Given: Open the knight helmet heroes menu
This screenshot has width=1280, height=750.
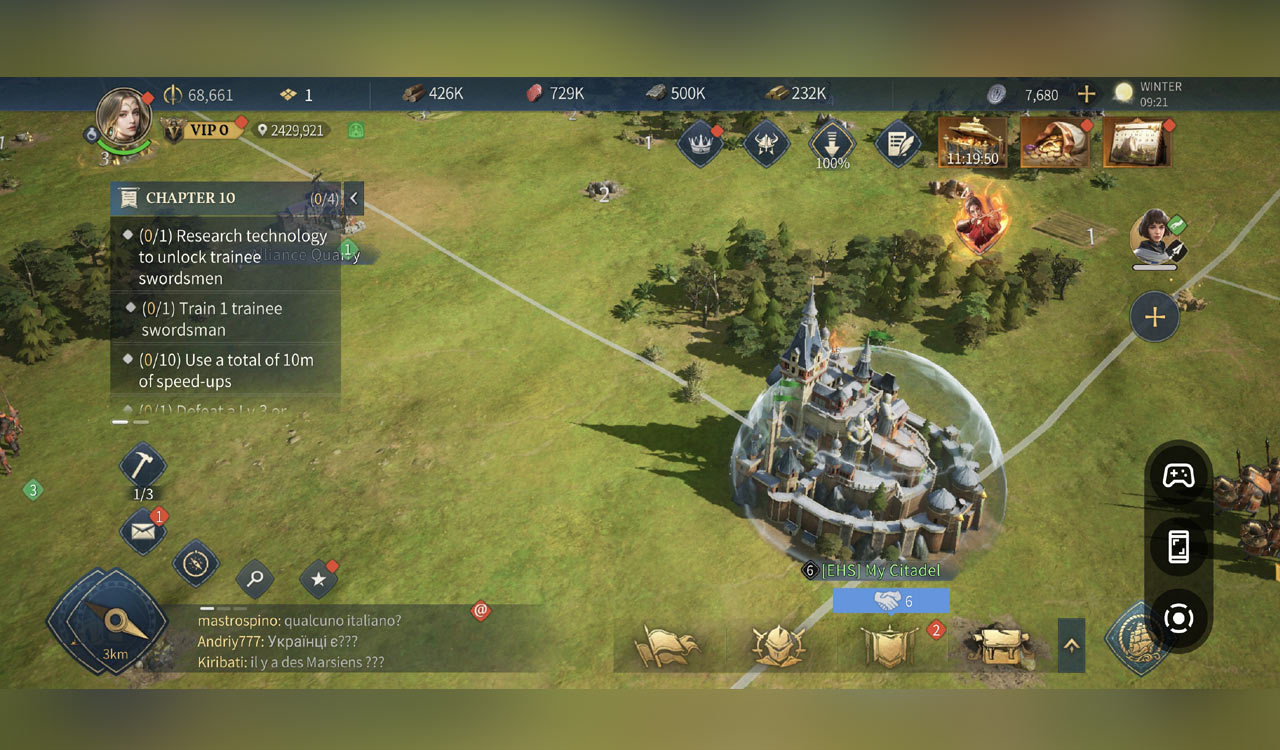Looking at the screenshot, I should 778,646.
